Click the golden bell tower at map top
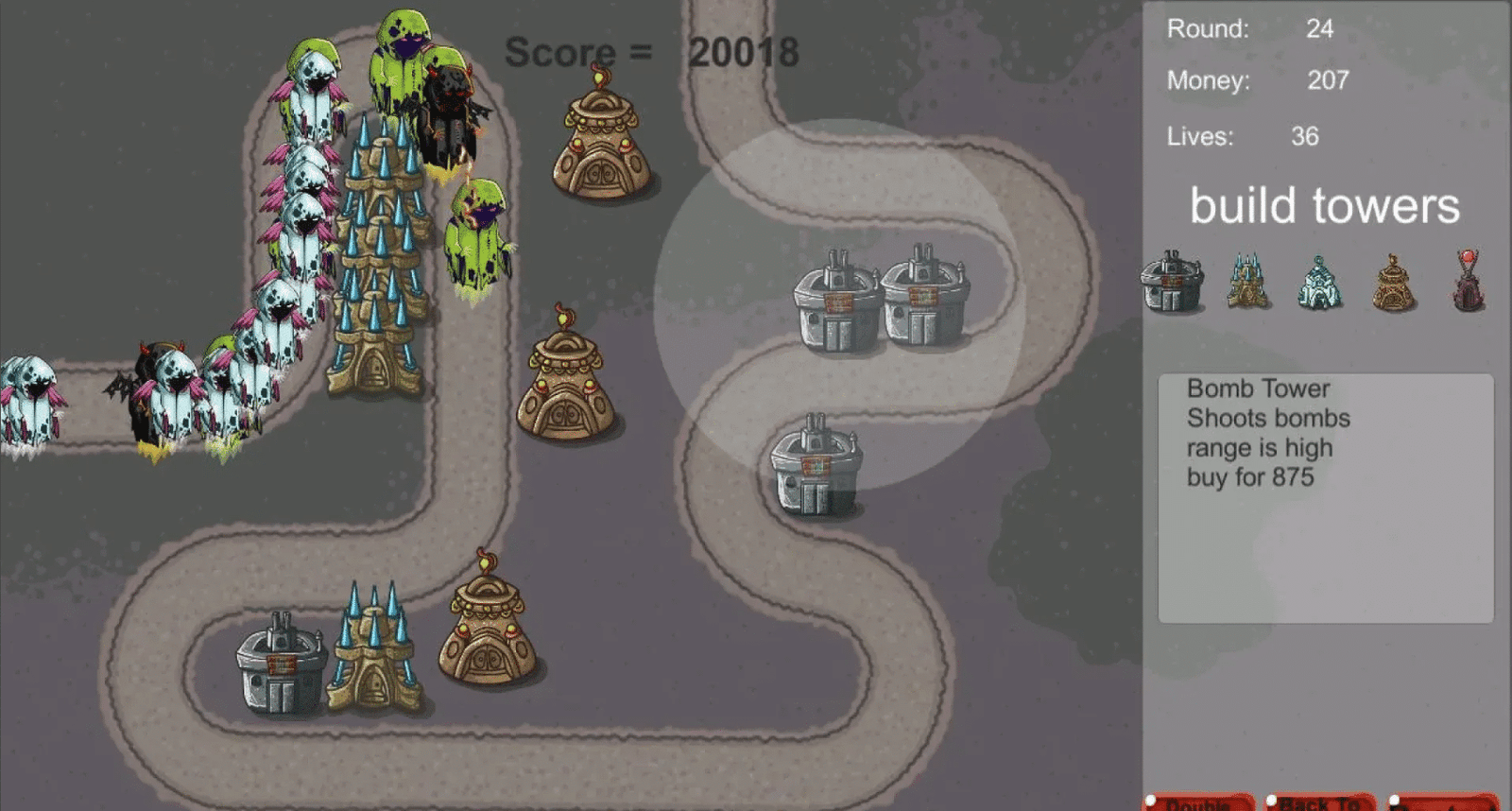This screenshot has height=811, width=1512. coord(600,142)
